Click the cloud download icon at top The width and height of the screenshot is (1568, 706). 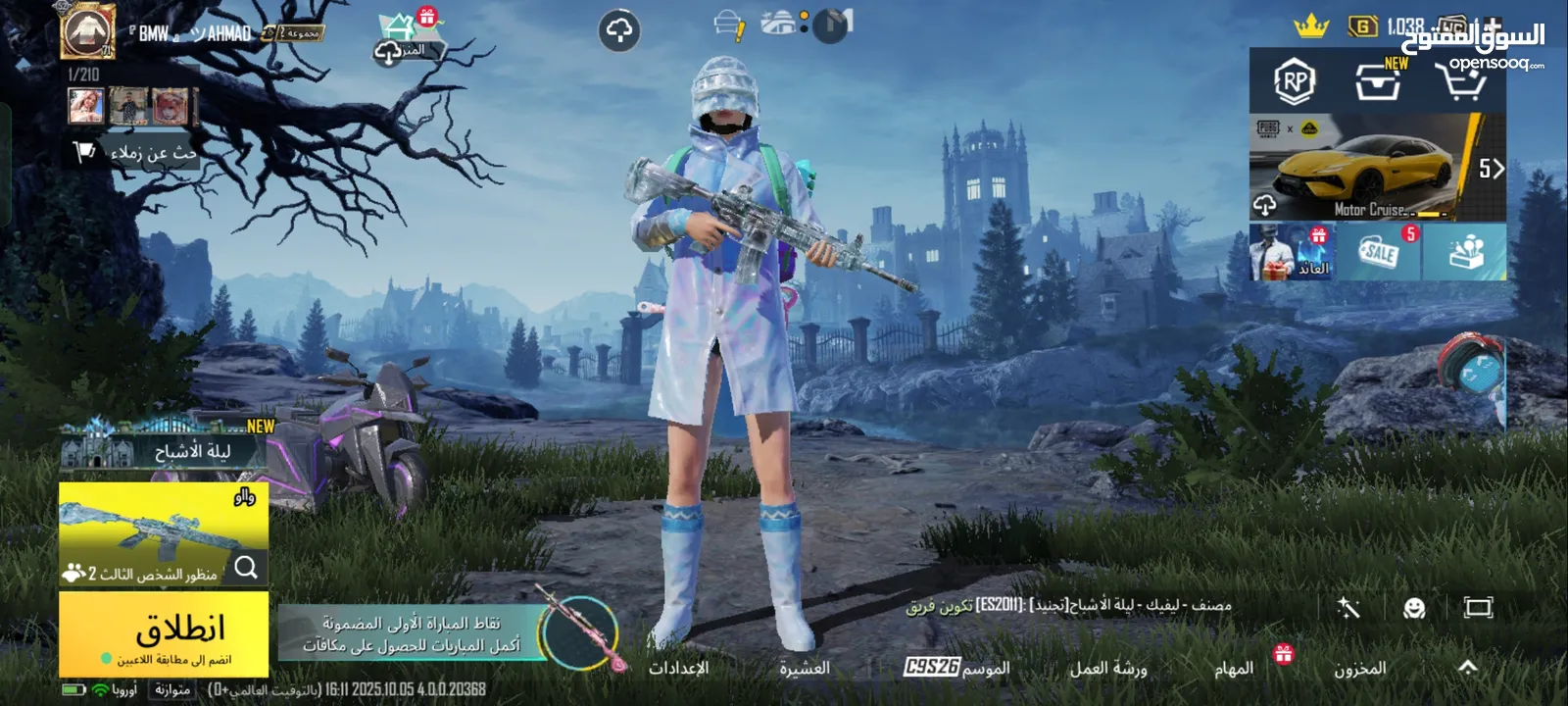pyautogui.click(x=619, y=32)
